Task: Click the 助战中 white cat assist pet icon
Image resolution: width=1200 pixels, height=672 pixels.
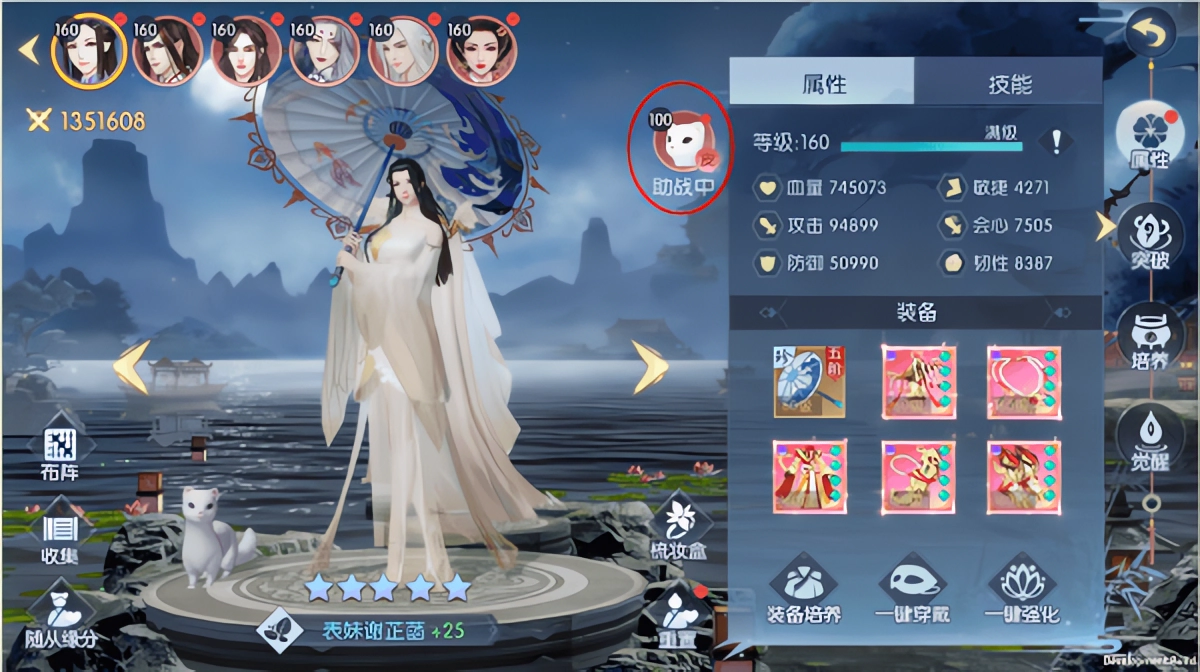Action: pyautogui.click(x=678, y=146)
